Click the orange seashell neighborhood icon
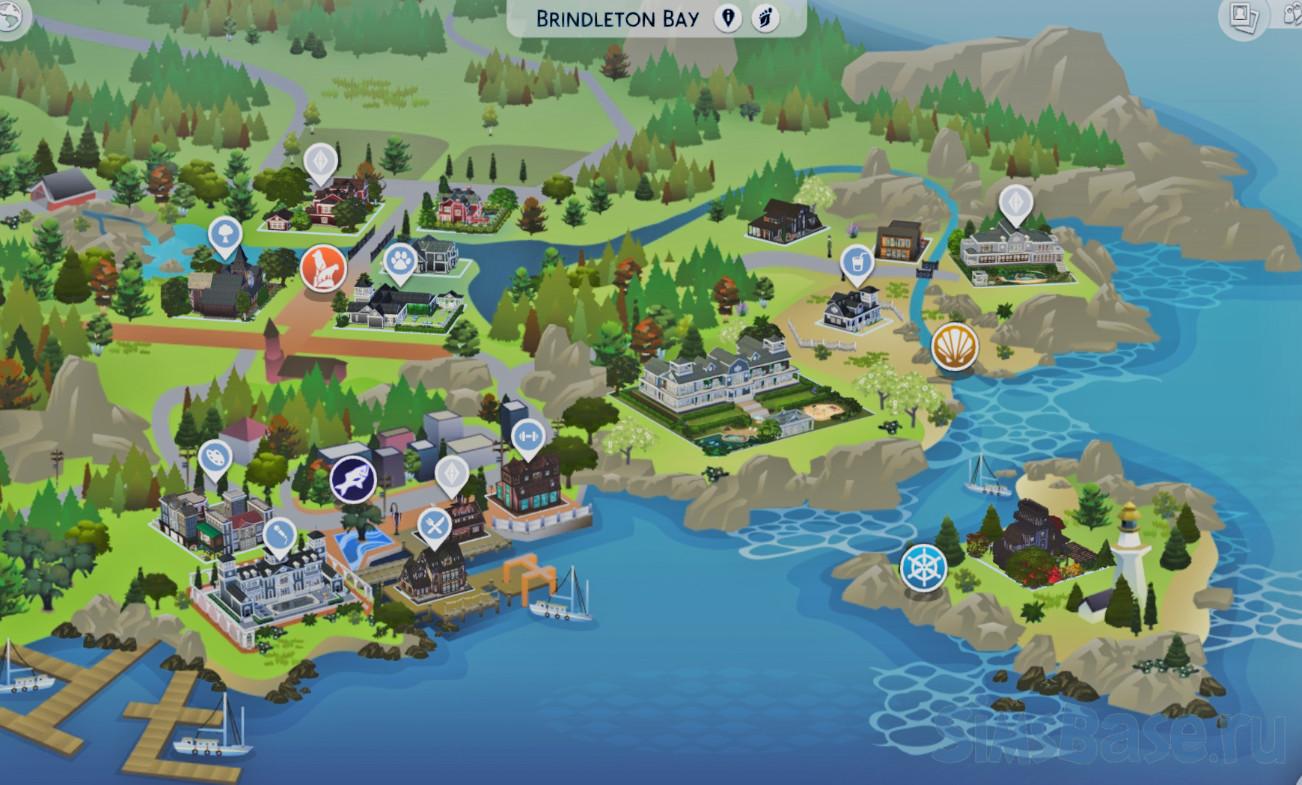The image size is (1302, 785). point(955,347)
